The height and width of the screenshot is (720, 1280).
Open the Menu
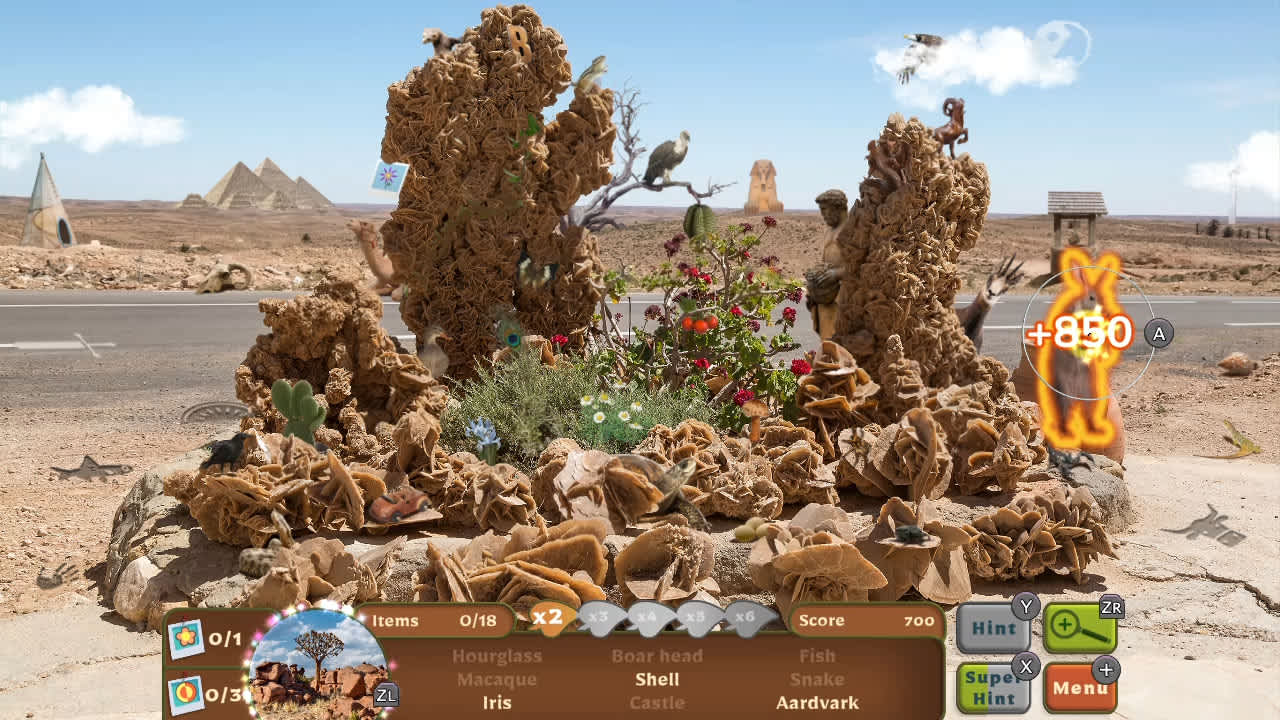[1080, 688]
